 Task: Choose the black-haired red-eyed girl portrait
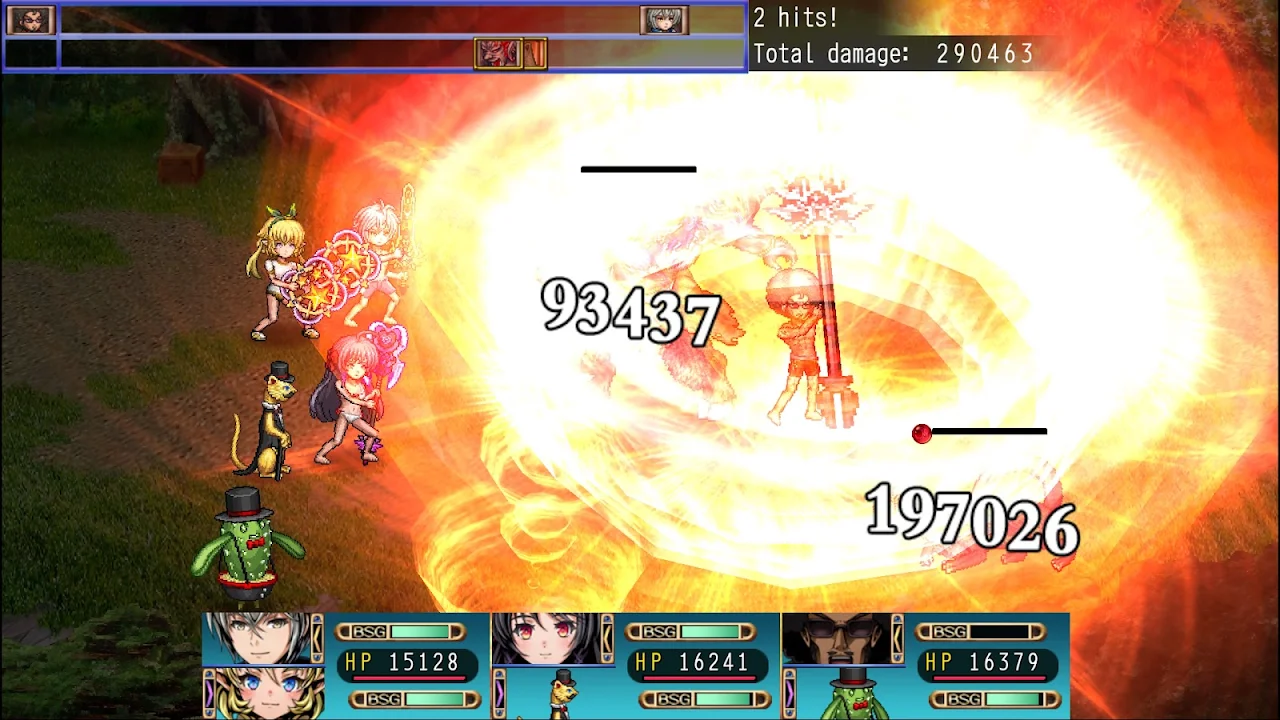(552, 638)
